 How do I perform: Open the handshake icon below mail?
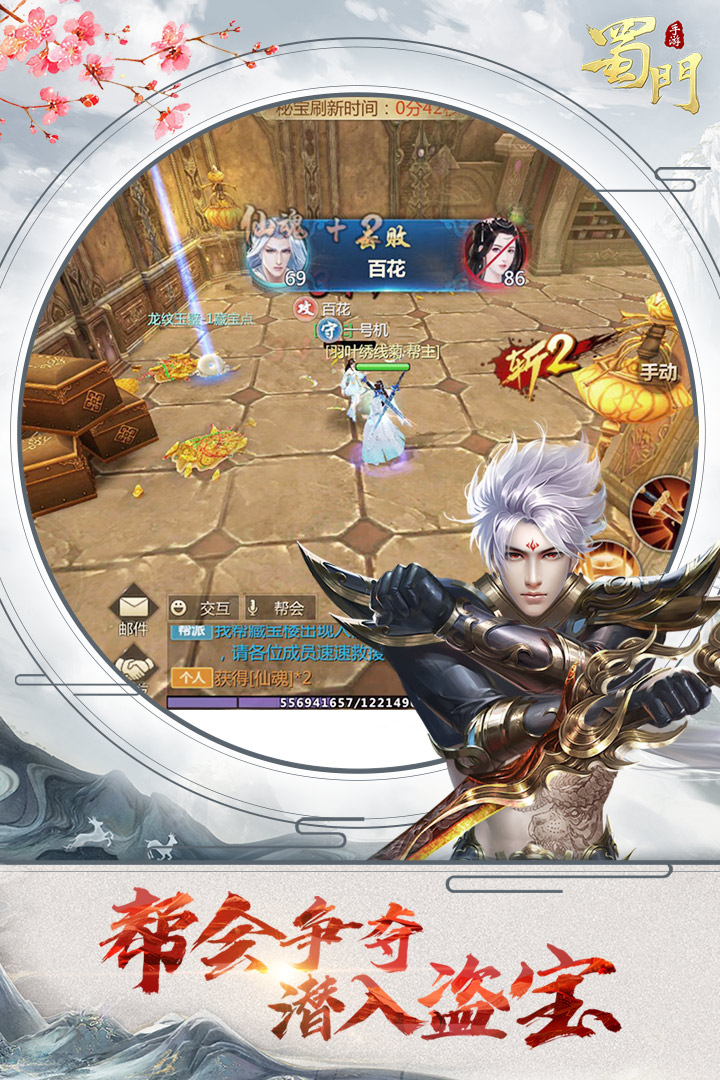134,664
